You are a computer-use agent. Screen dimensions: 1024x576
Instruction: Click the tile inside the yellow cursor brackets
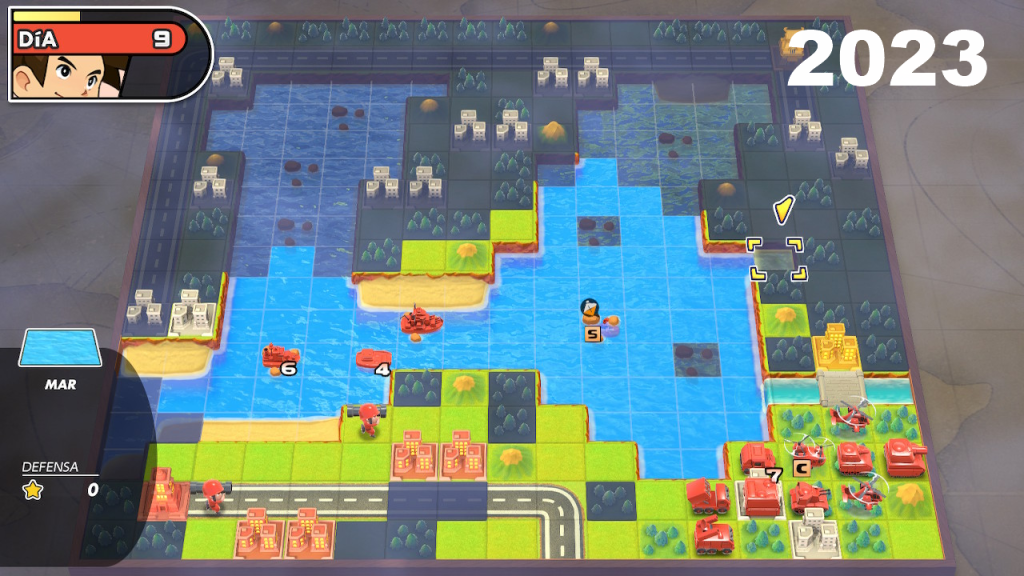[x=775, y=259]
